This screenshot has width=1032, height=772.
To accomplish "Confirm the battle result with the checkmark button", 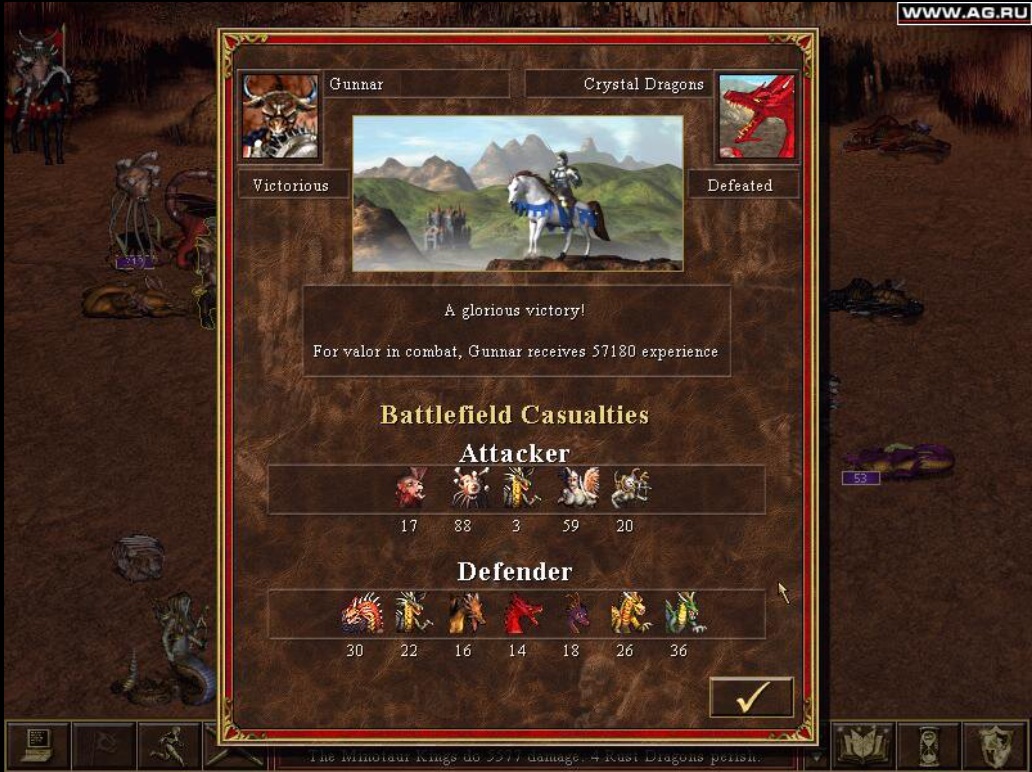I will pos(751,697).
